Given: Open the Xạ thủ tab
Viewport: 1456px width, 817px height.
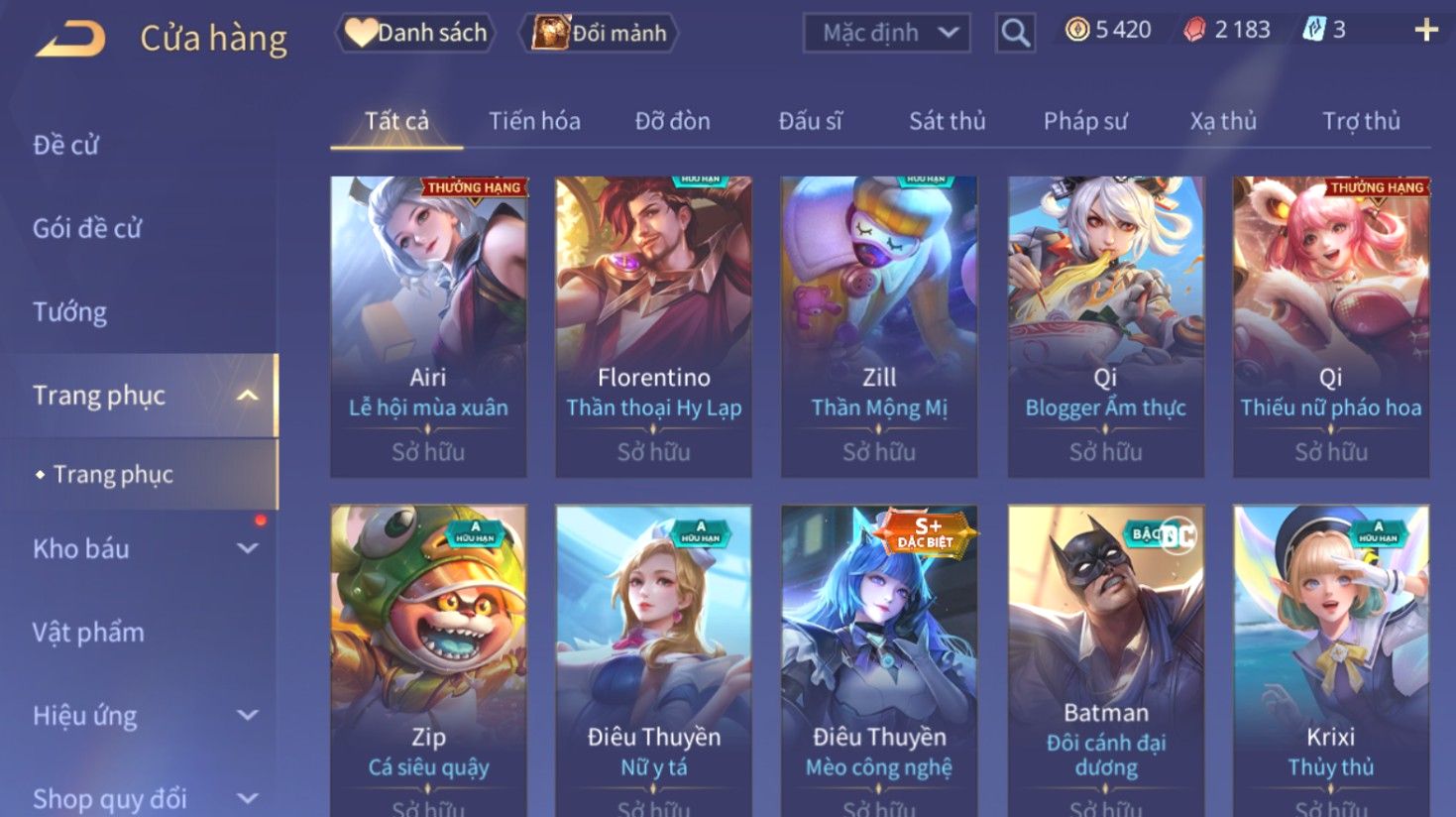Looking at the screenshot, I should [1223, 121].
